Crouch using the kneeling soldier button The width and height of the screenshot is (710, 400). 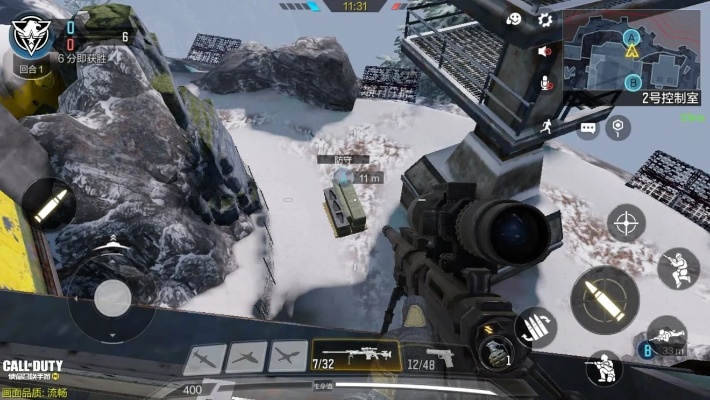(604, 368)
